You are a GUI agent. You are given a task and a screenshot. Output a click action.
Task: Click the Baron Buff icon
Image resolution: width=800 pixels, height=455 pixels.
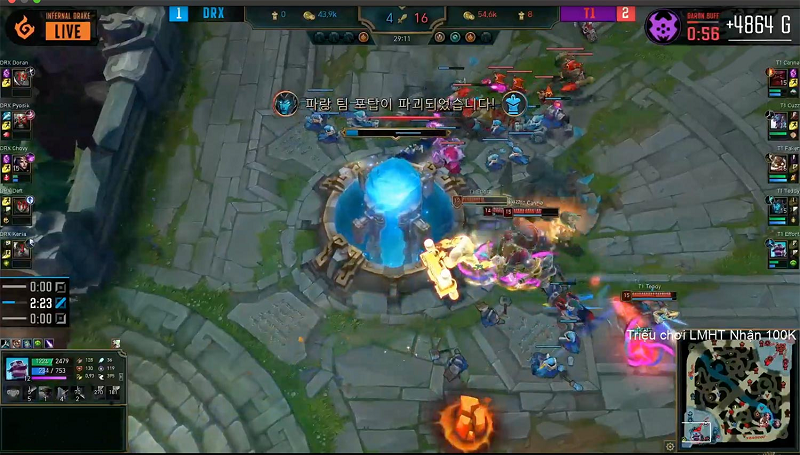[661, 25]
